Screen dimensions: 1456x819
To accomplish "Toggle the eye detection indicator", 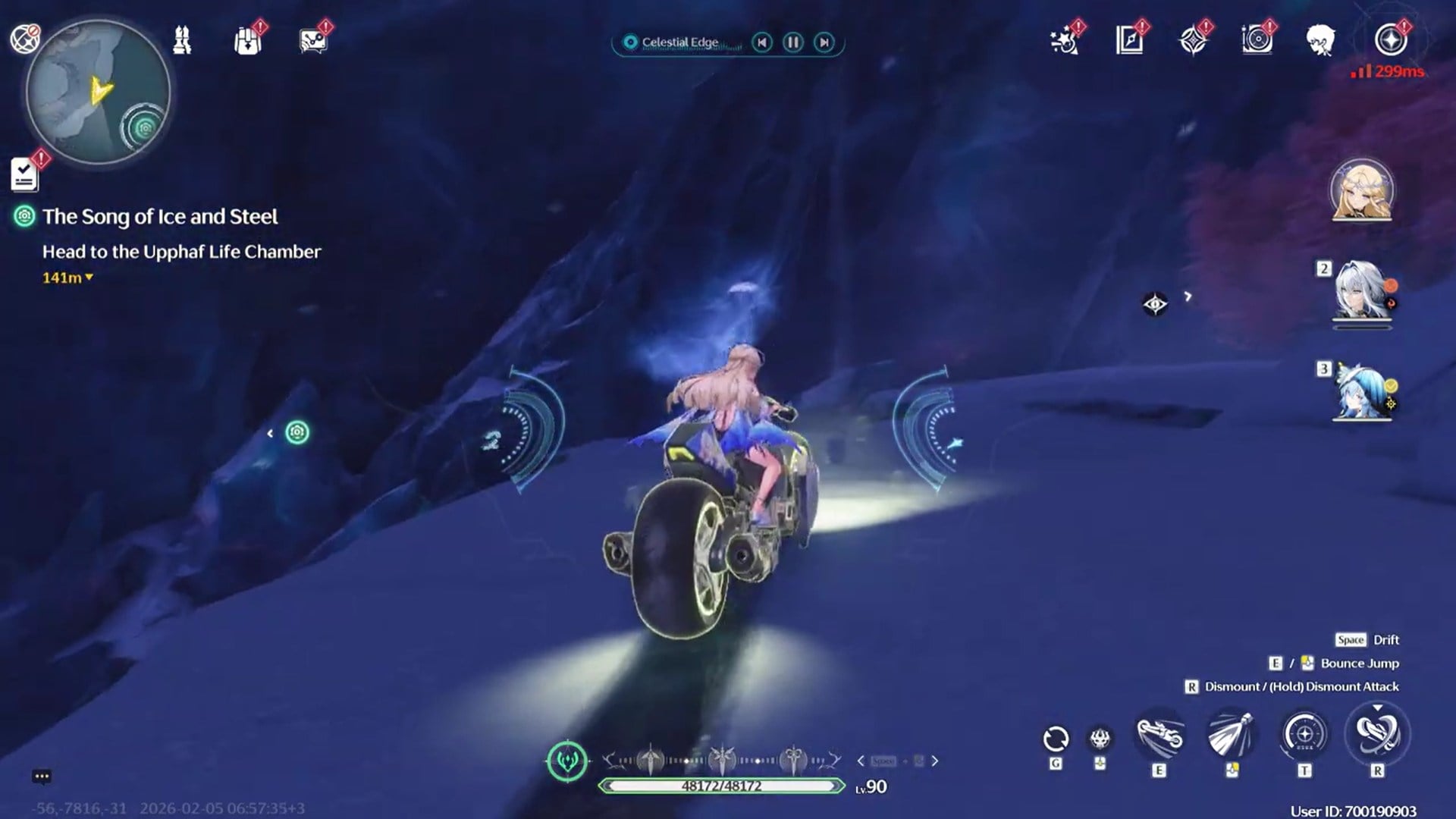I will pos(1156,303).
